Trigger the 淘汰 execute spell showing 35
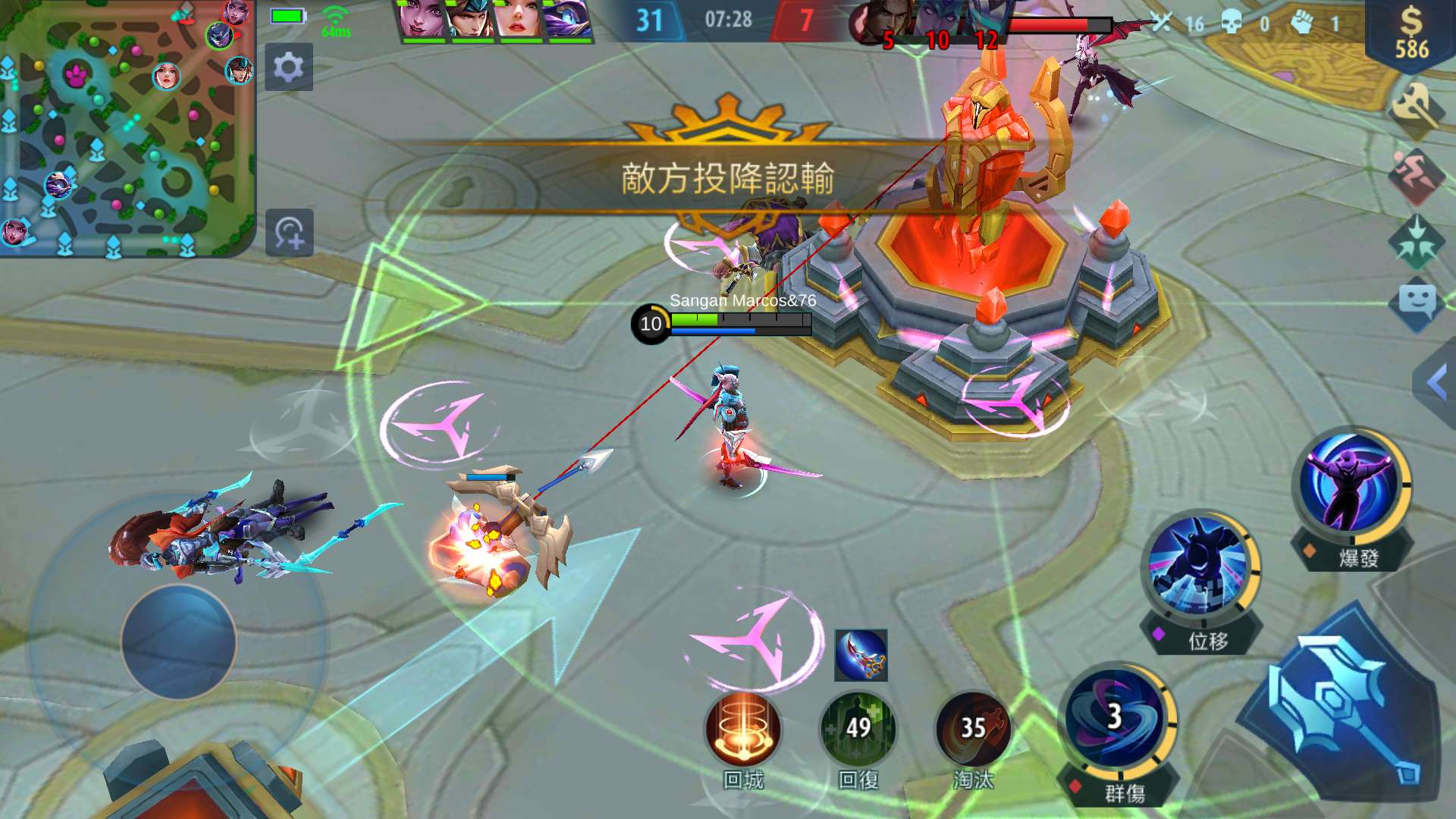 coord(977,730)
